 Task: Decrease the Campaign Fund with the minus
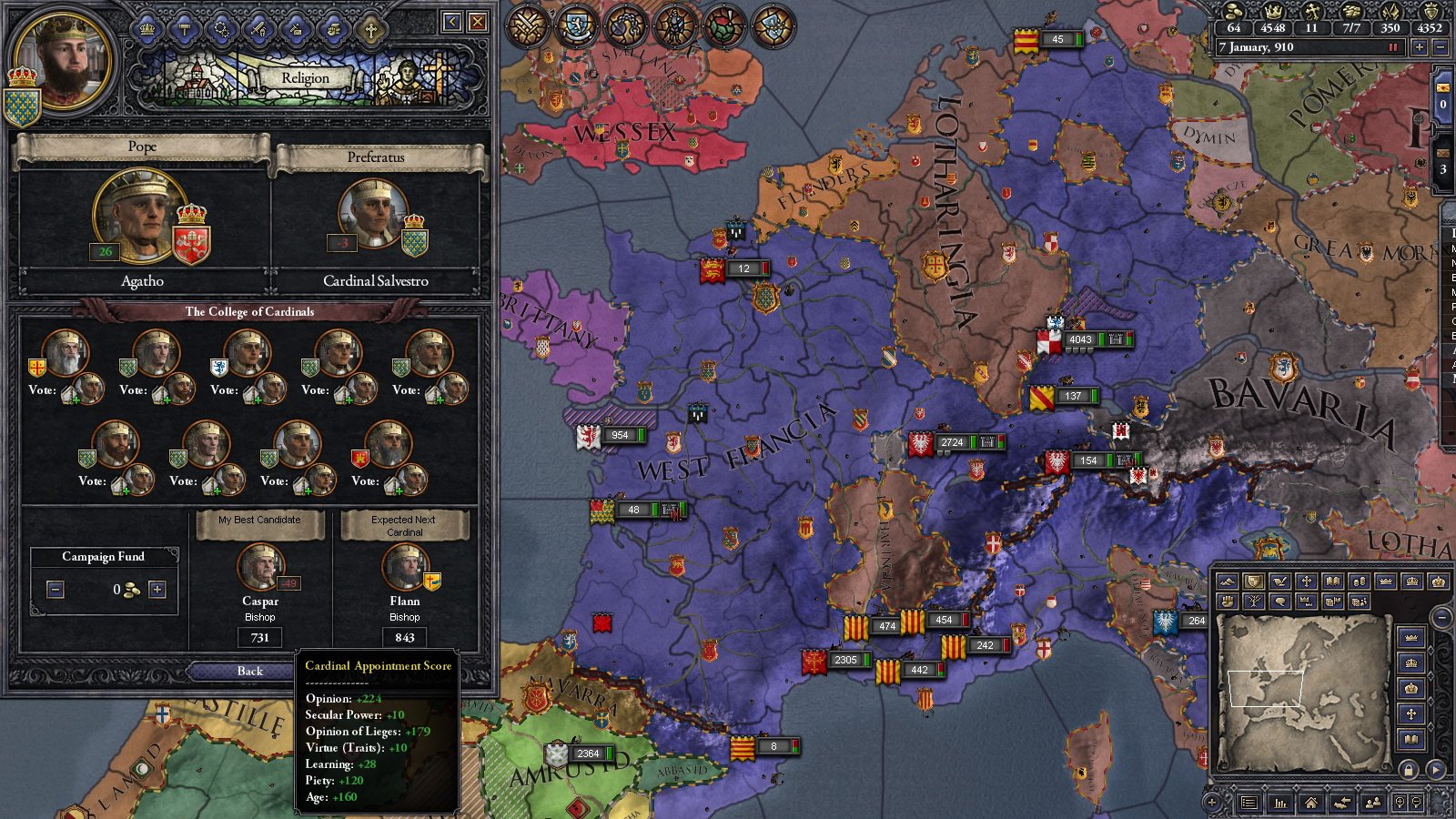[56, 590]
